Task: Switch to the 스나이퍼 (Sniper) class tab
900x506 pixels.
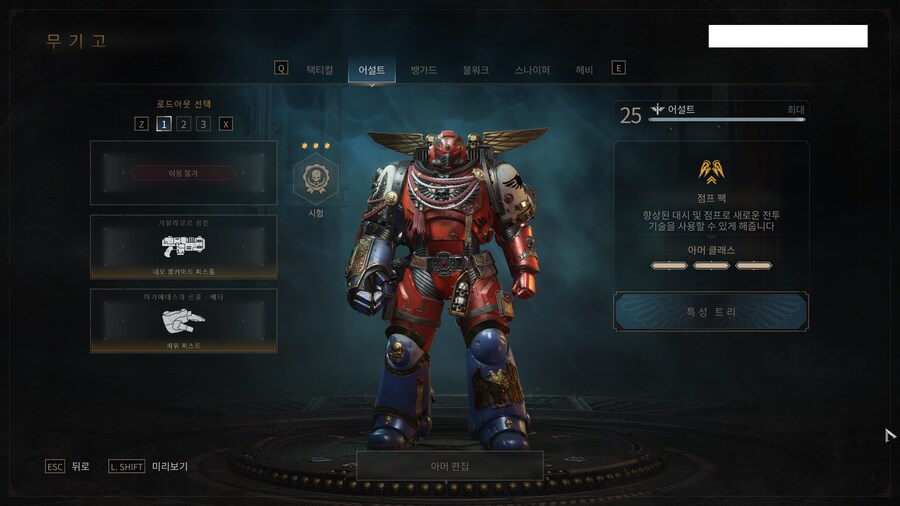Action: 532,70
